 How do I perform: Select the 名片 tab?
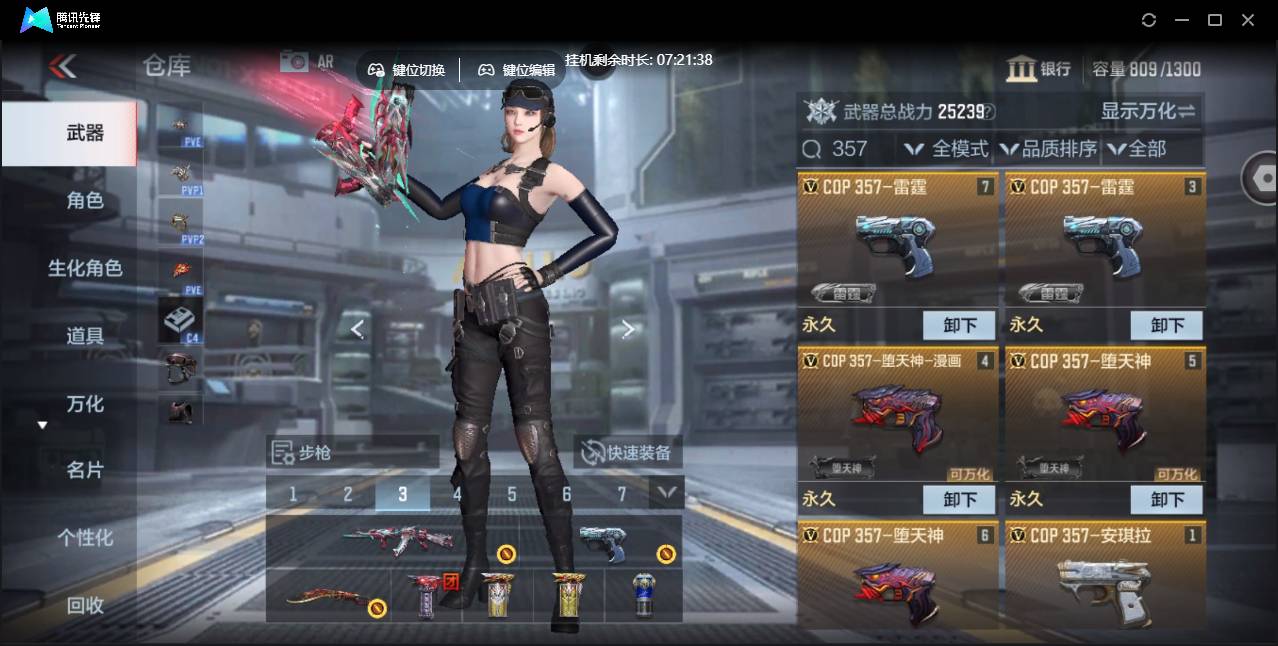(85, 470)
